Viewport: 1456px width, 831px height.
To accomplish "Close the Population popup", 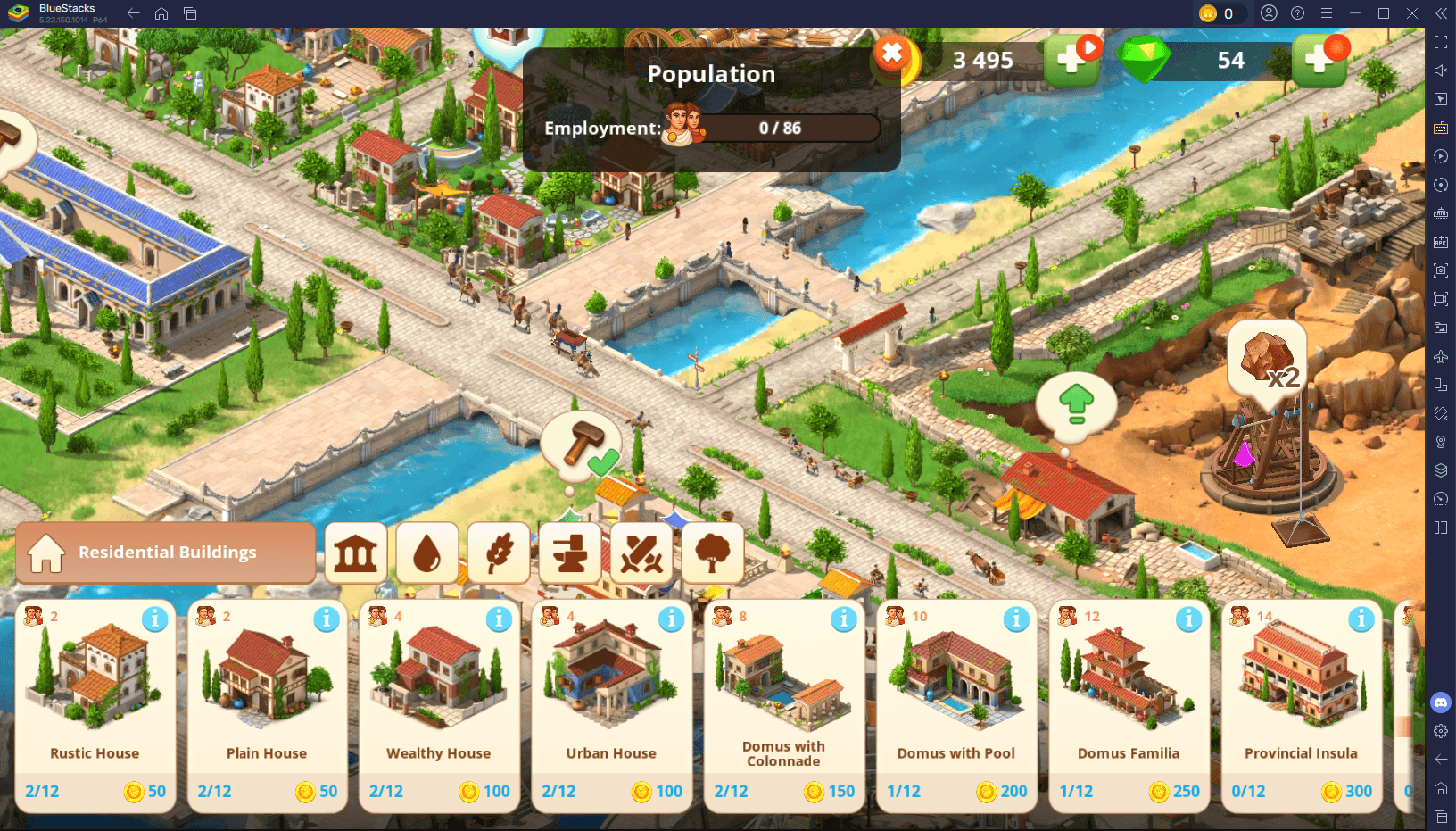I will (891, 54).
